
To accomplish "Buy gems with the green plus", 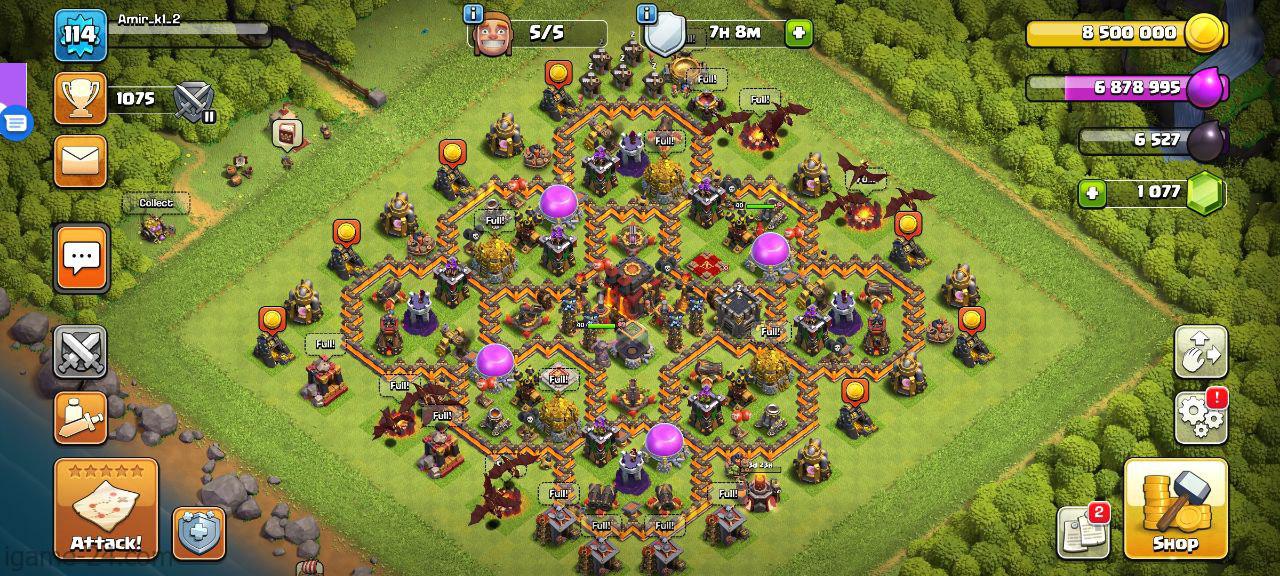I will point(1092,192).
